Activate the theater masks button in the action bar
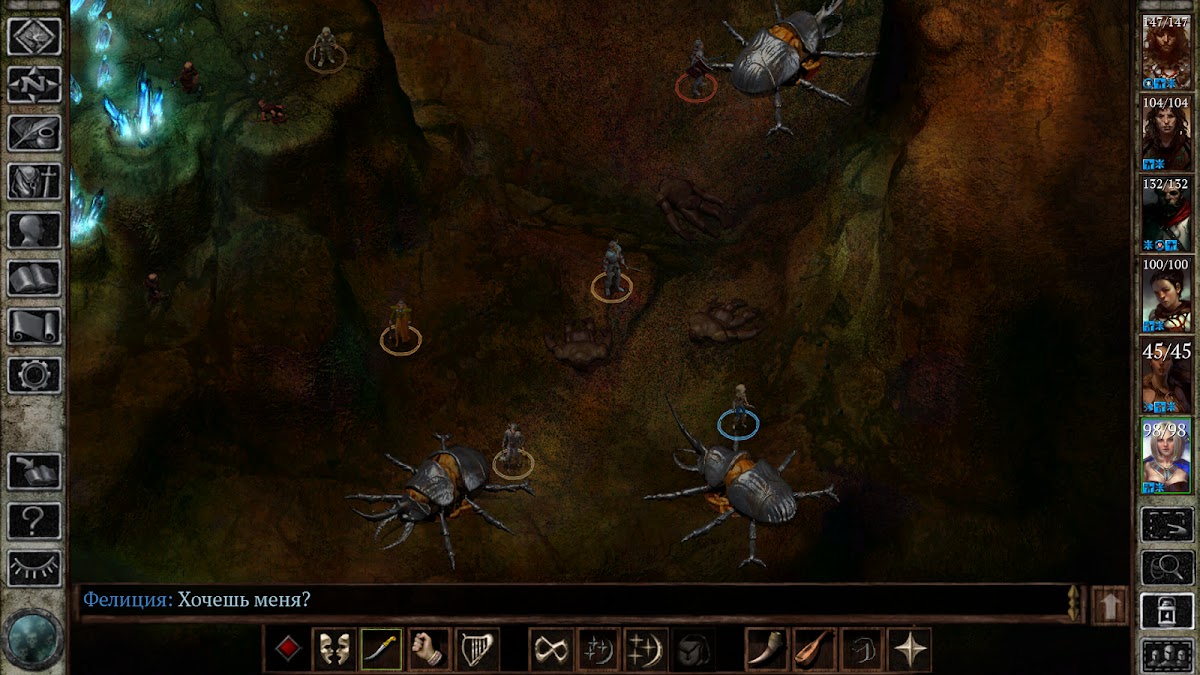This screenshot has width=1200, height=675. pos(333,649)
